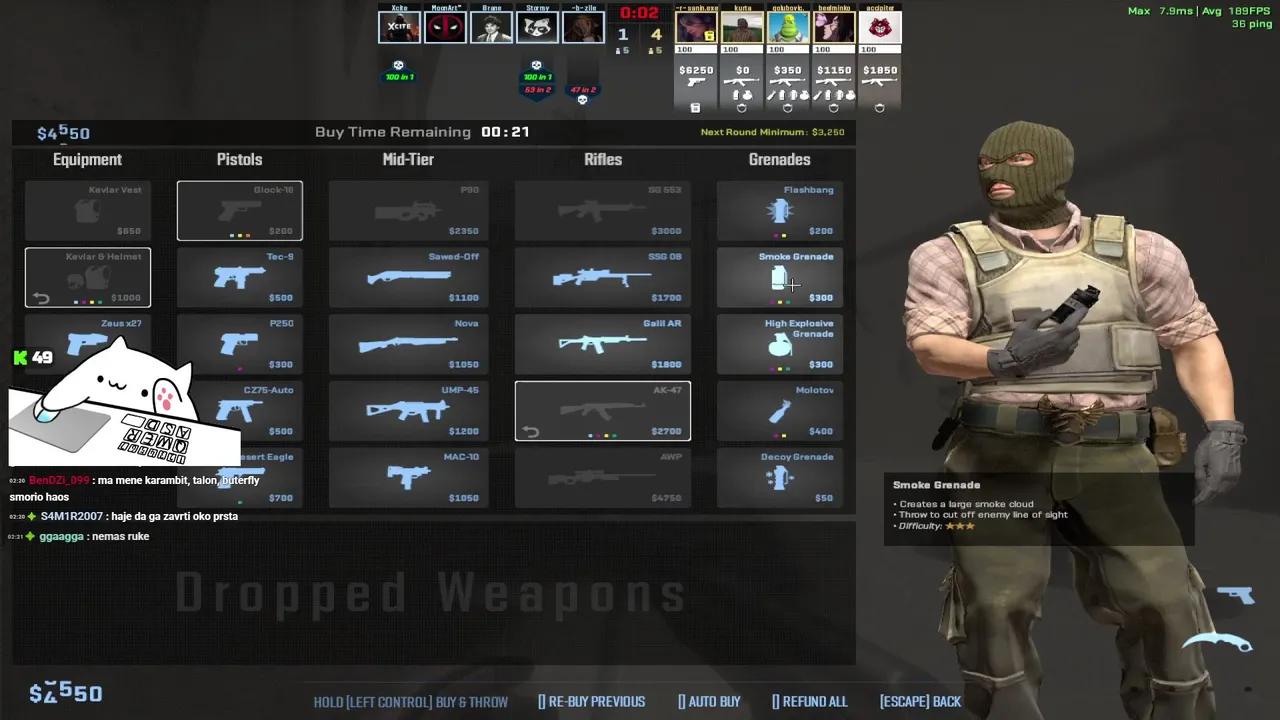
Task: Select the AK-47 rifle icon
Action: (x=602, y=410)
